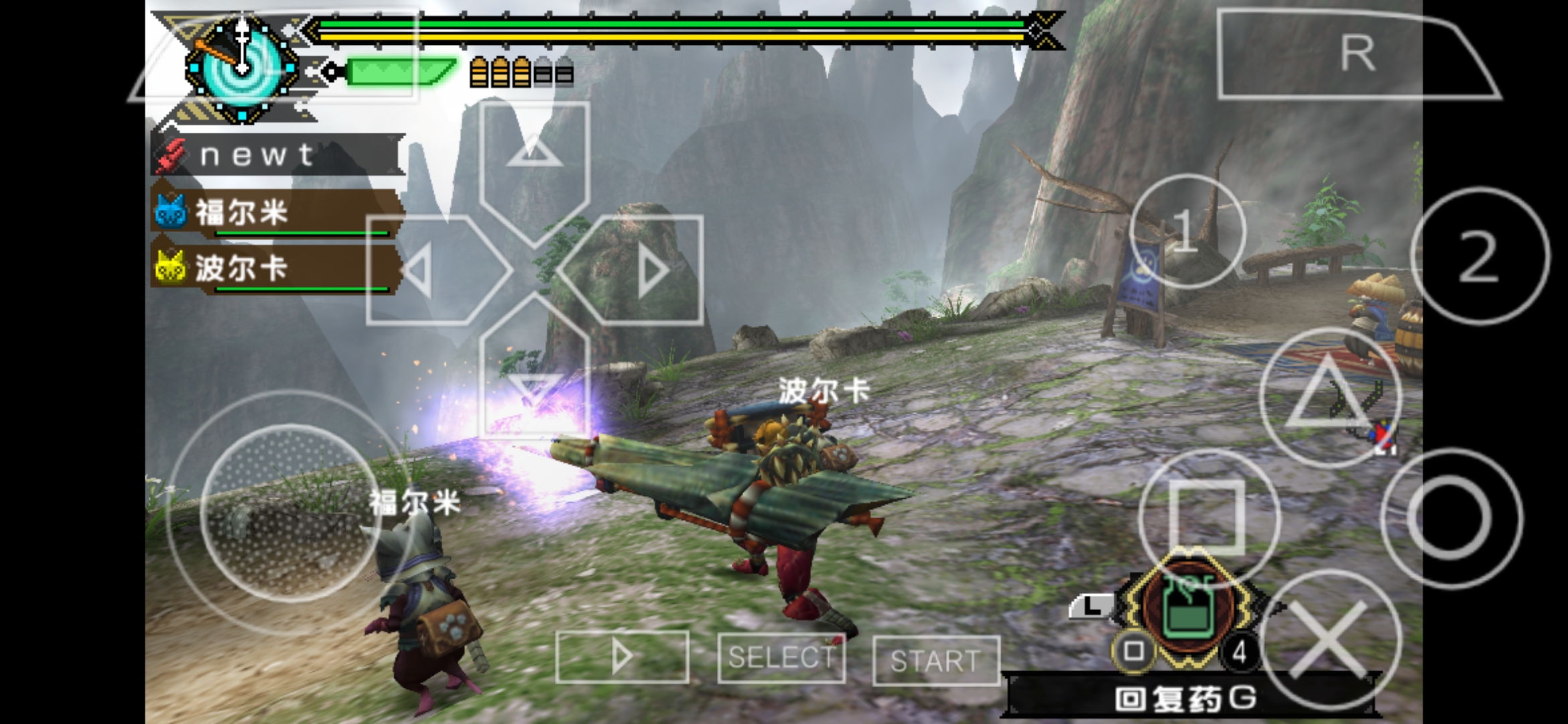
Task: Tap the R shoulder touch button
Action: [1354, 54]
